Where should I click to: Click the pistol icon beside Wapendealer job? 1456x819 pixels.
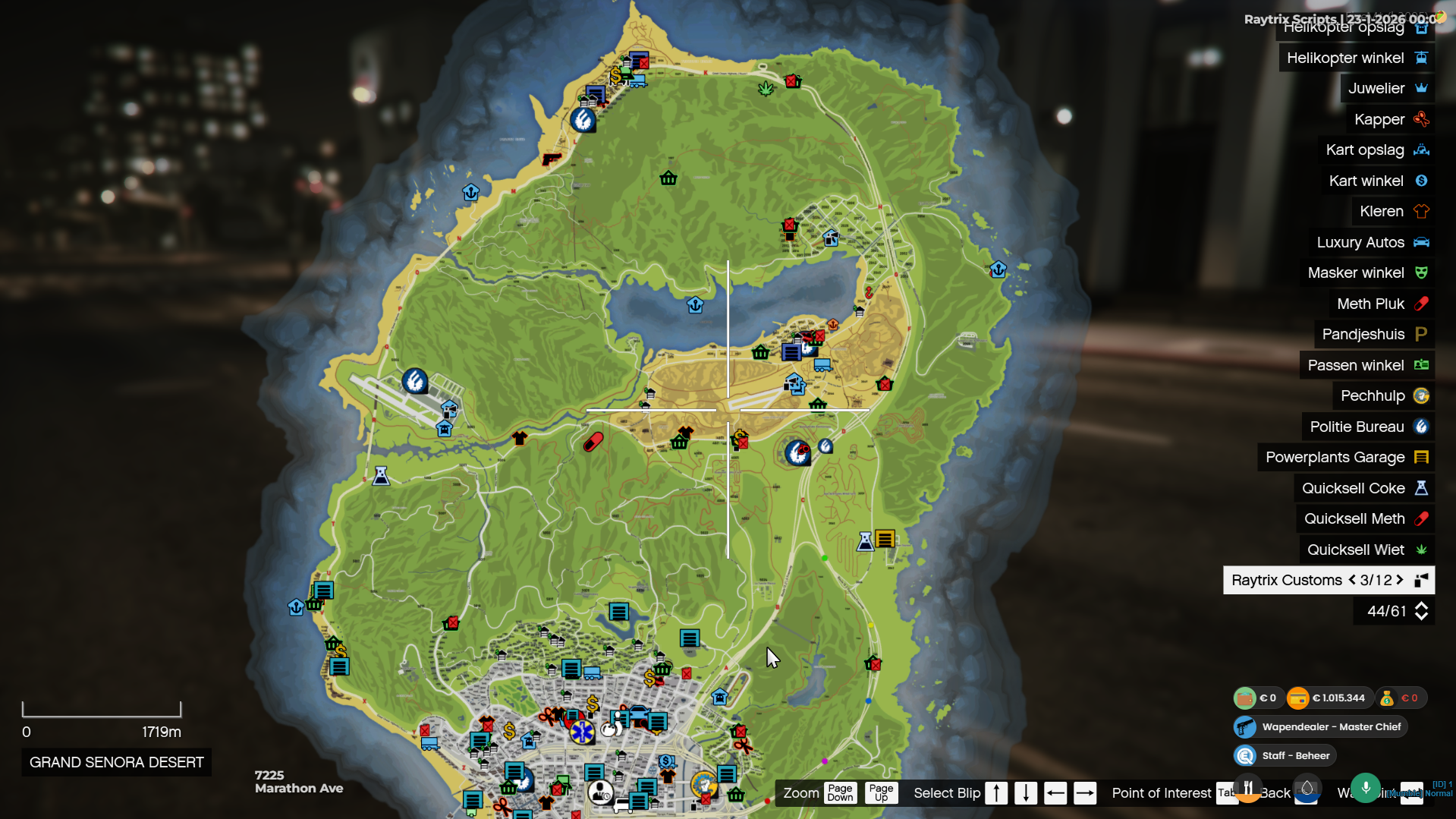(x=1244, y=726)
